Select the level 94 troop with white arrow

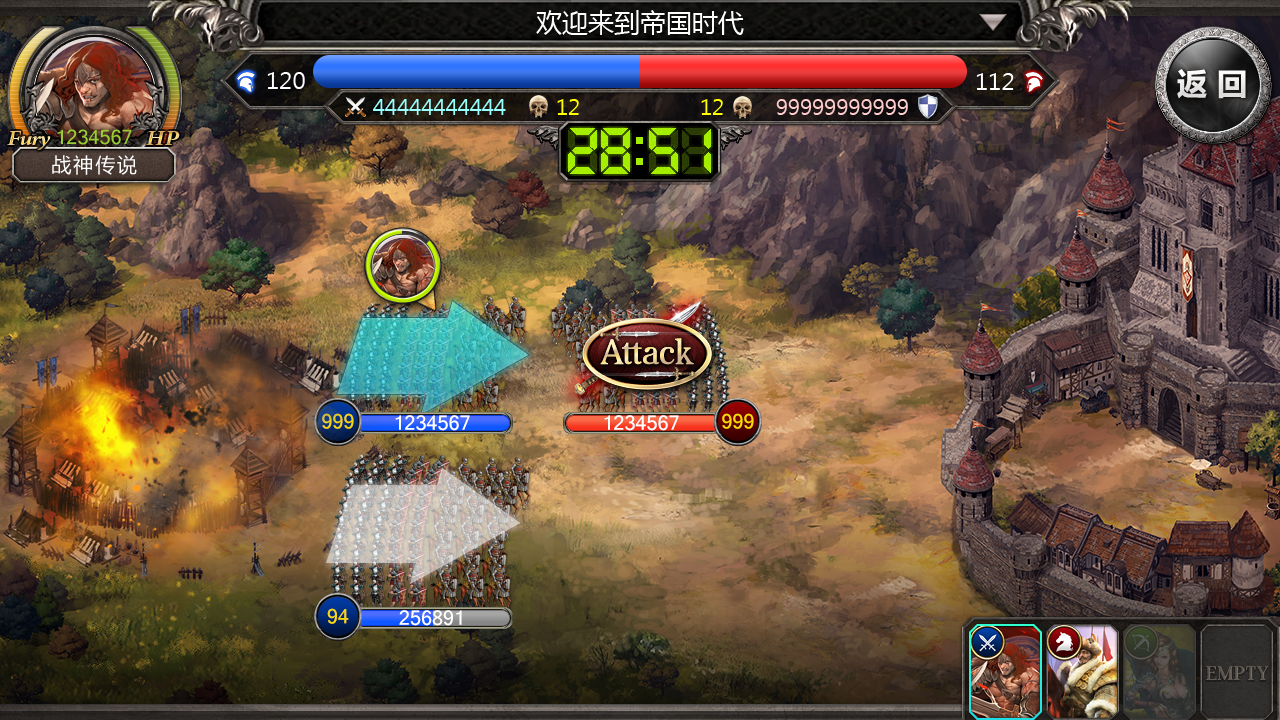coord(425,527)
